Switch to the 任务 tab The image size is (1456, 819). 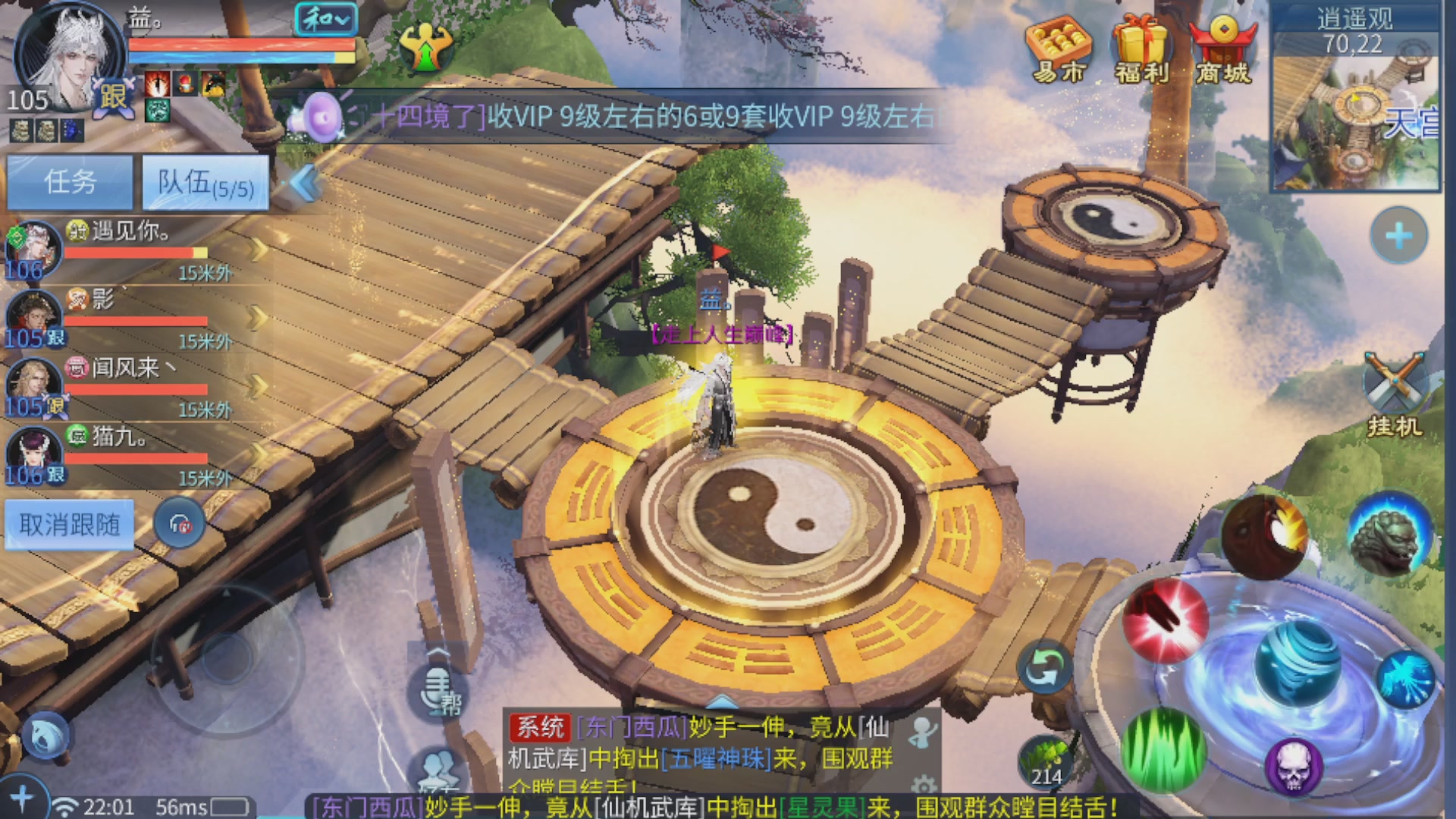pyautogui.click(x=69, y=182)
